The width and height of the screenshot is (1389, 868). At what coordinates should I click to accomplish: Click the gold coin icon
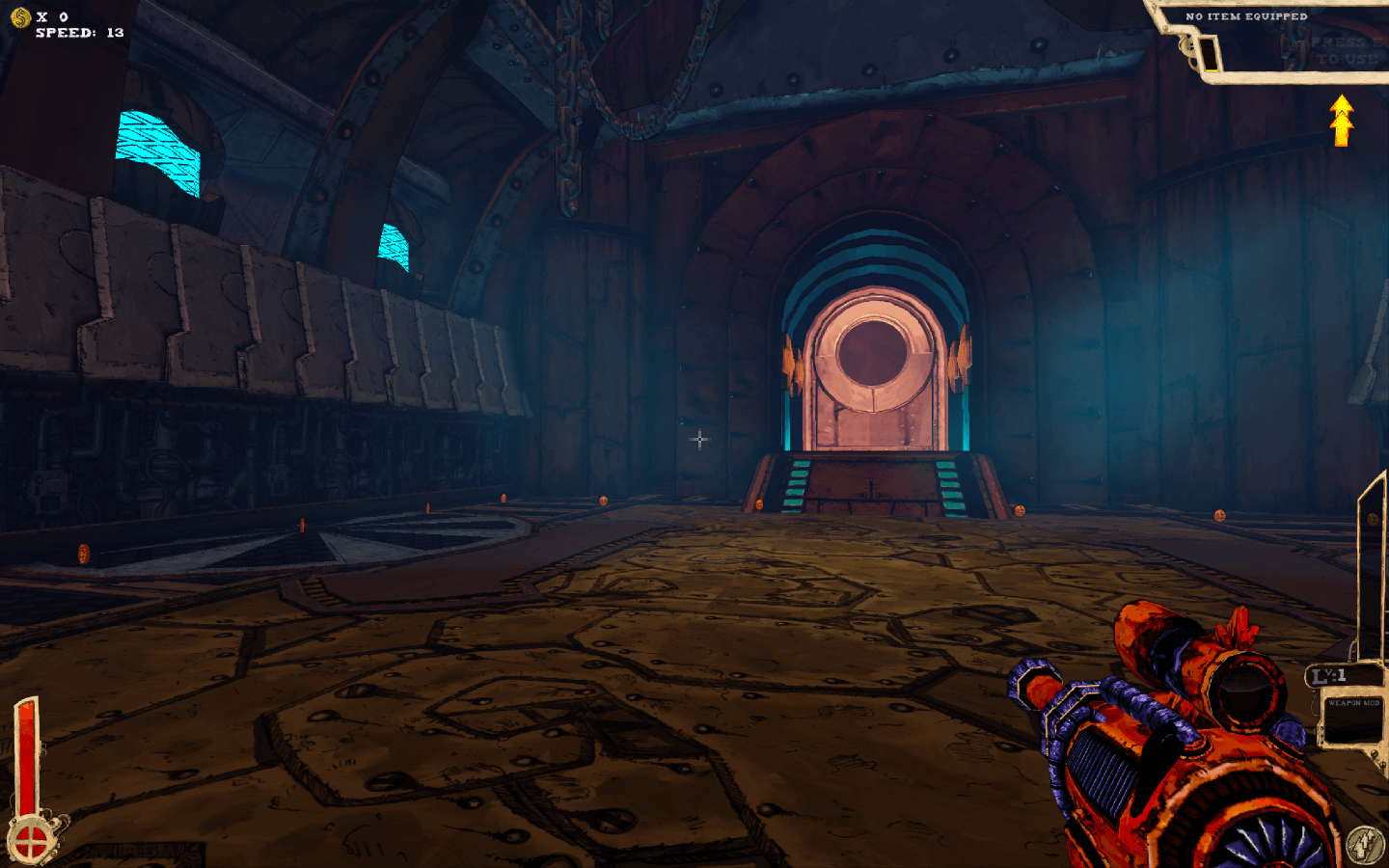[x=20, y=16]
